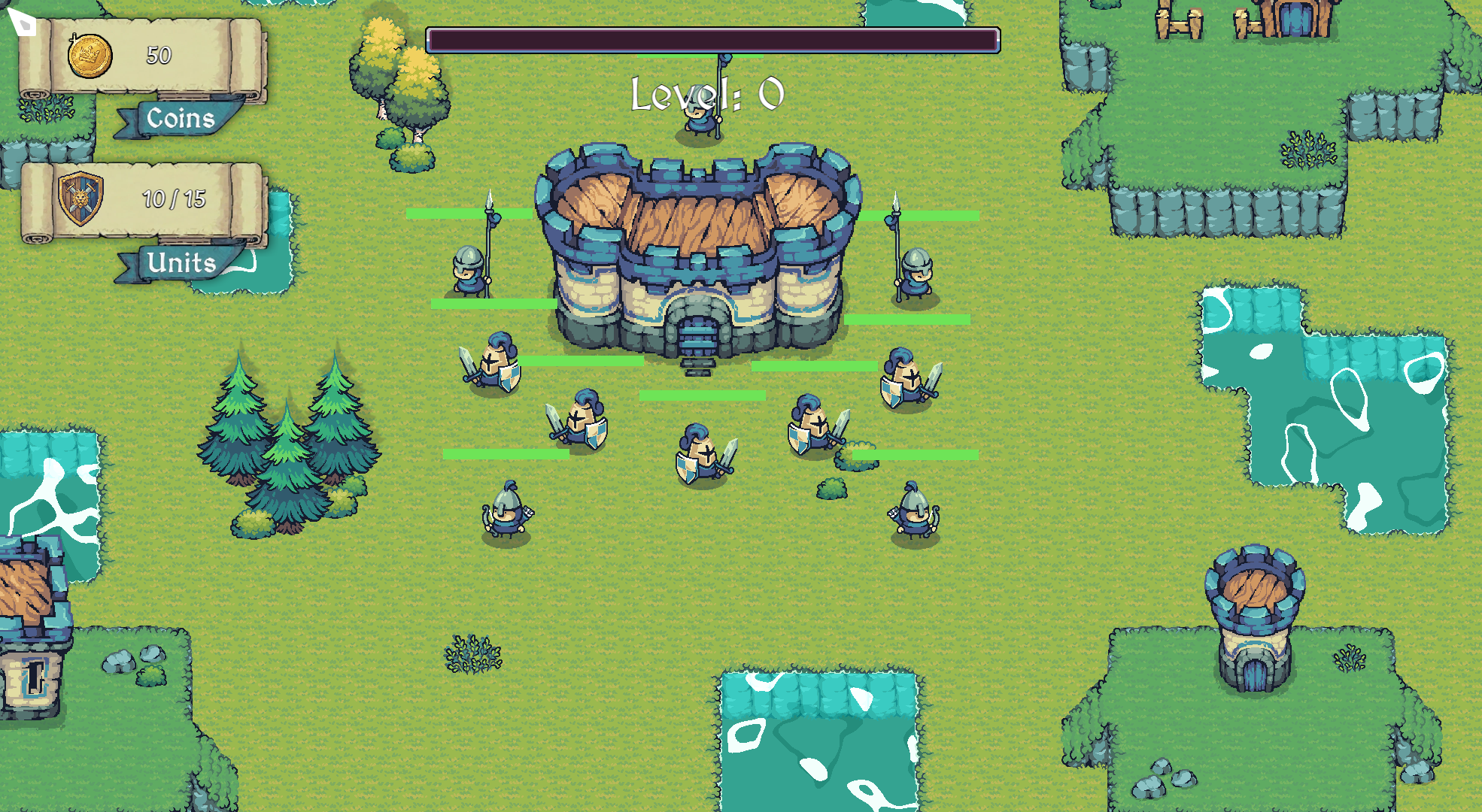Viewport: 1482px width, 812px height.
Task: Click the 50 coin amount text
Action: pos(158,56)
